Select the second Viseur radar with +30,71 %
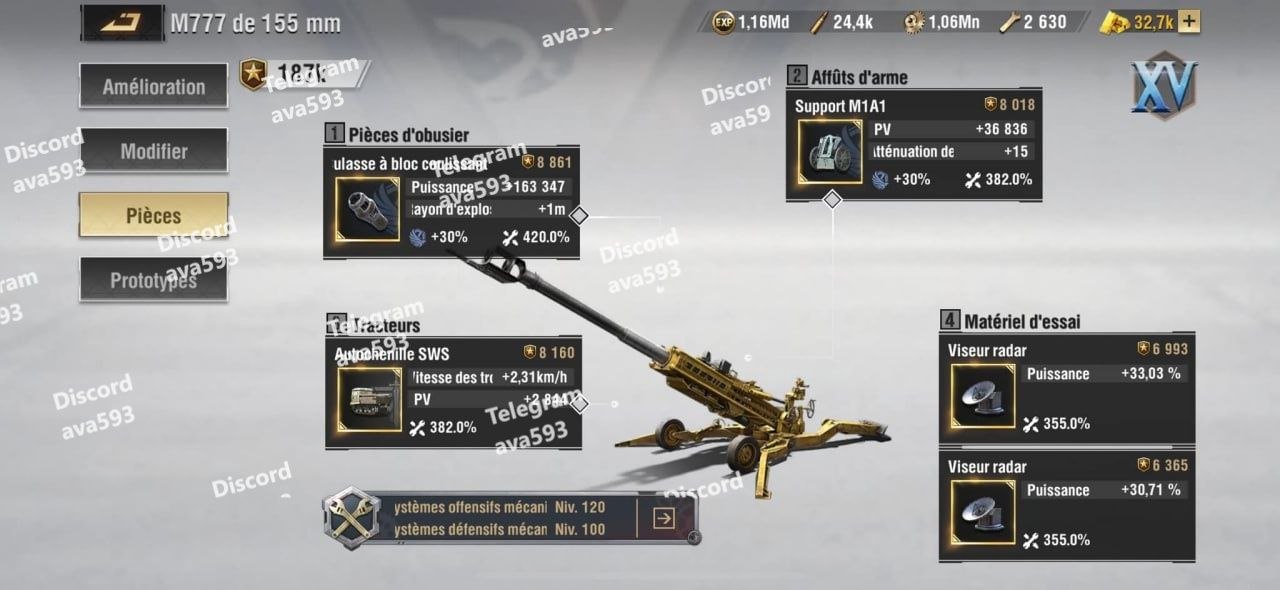 pyautogui.click(x=983, y=512)
